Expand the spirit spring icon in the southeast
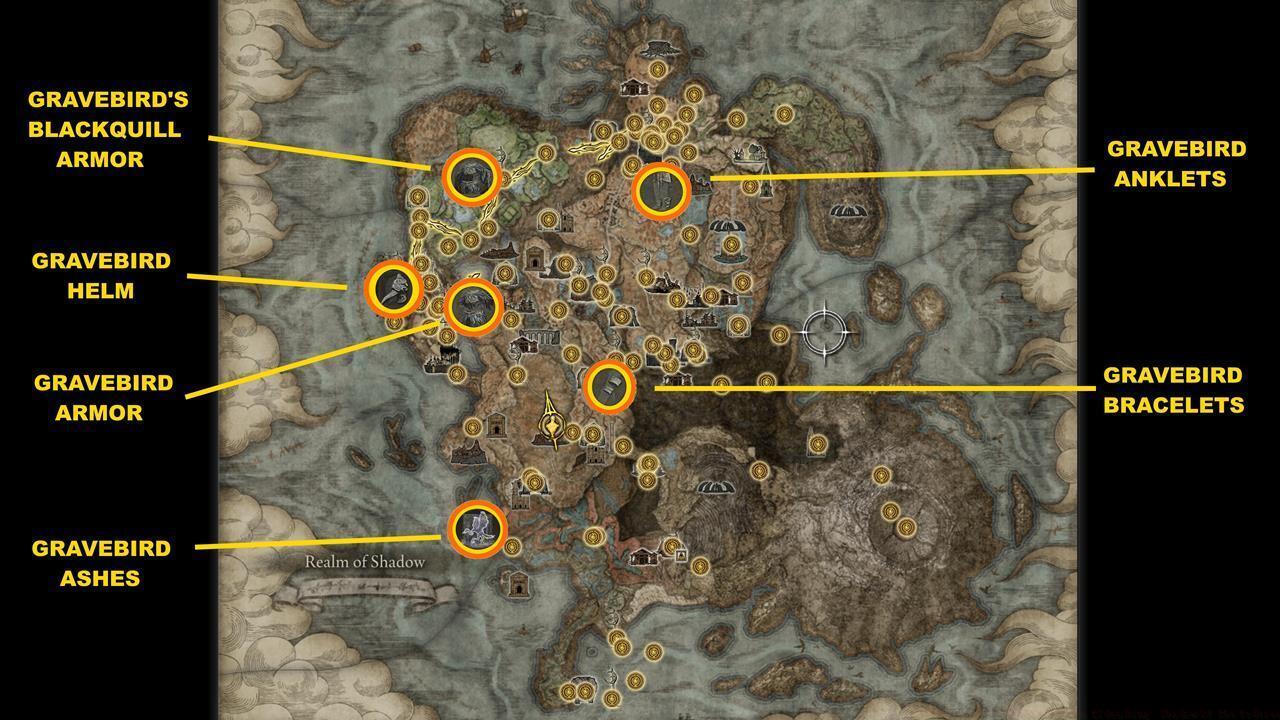 point(716,487)
